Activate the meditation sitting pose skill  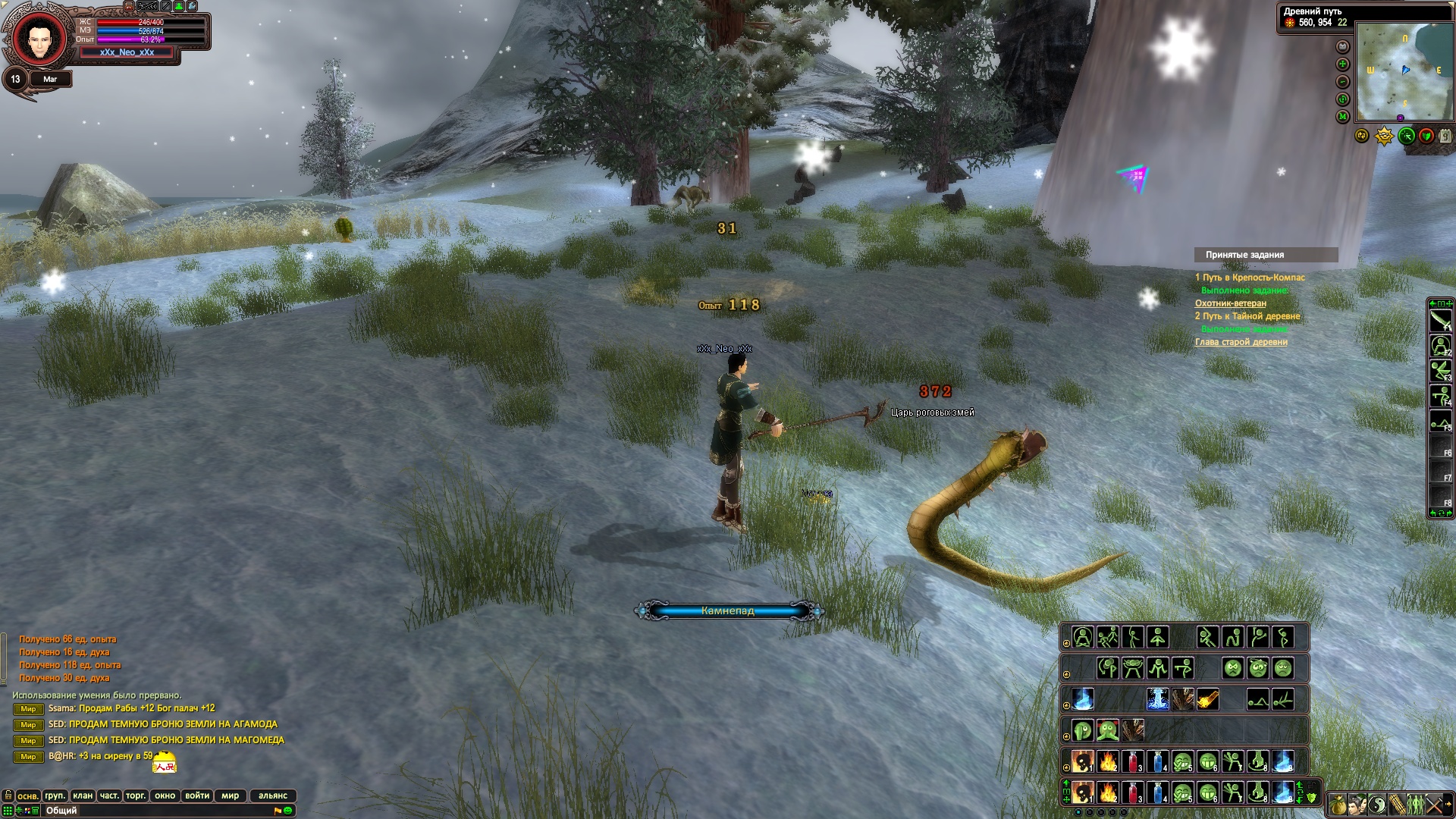pyautogui.click(x=1083, y=637)
